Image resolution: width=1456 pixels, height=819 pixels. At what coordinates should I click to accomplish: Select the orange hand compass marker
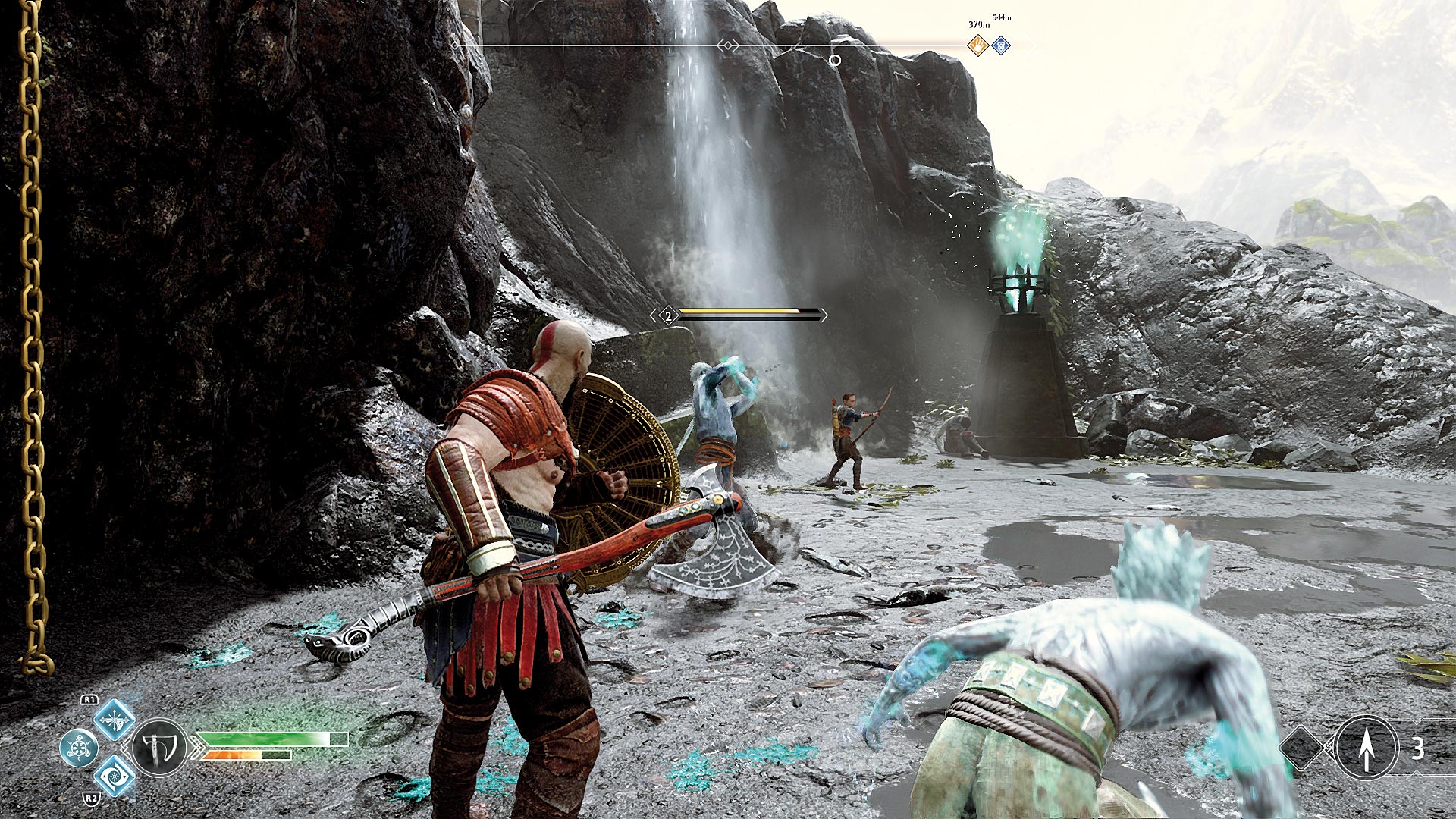coord(978,46)
